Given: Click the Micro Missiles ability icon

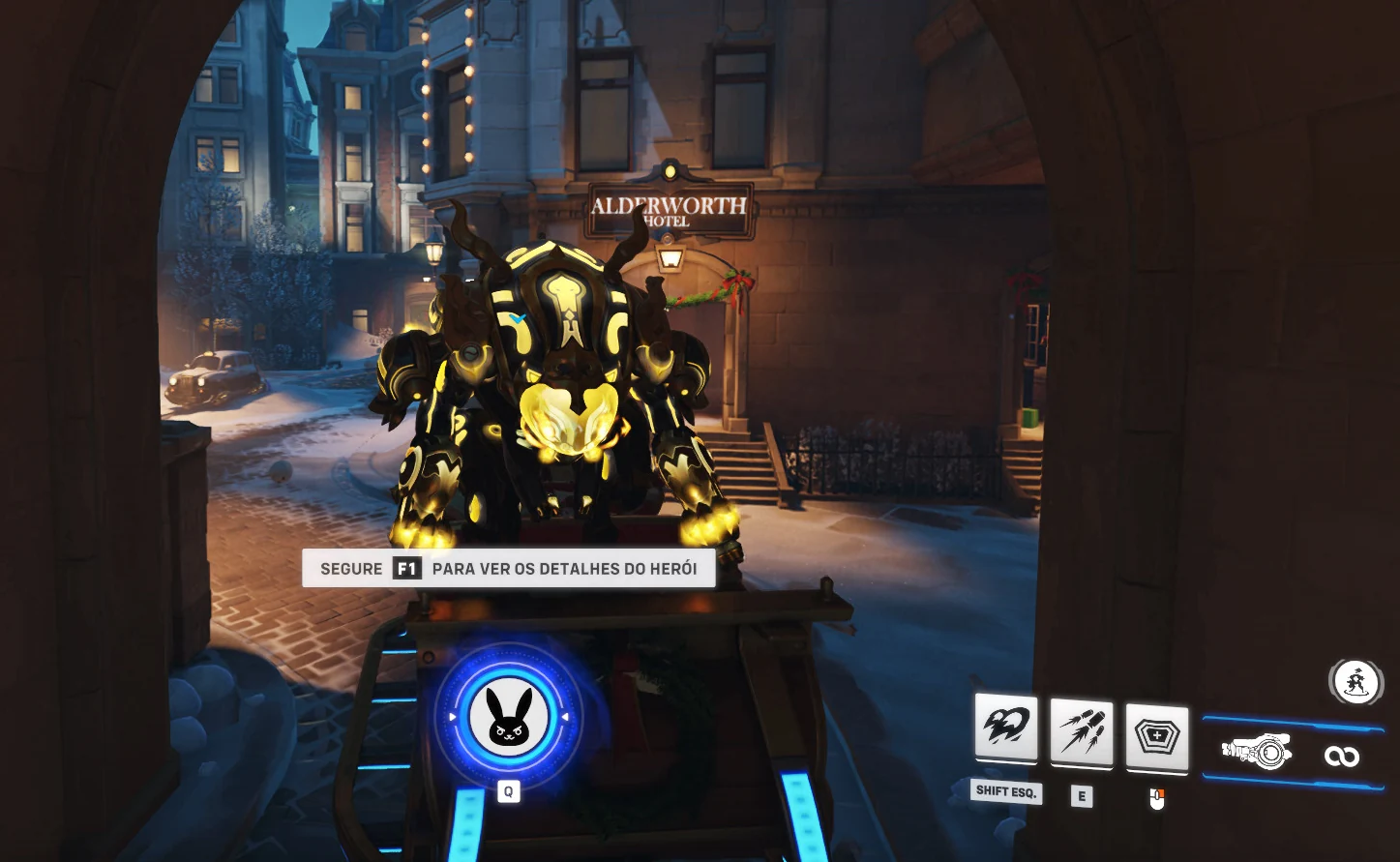Looking at the screenshot, I should 1082,732.
